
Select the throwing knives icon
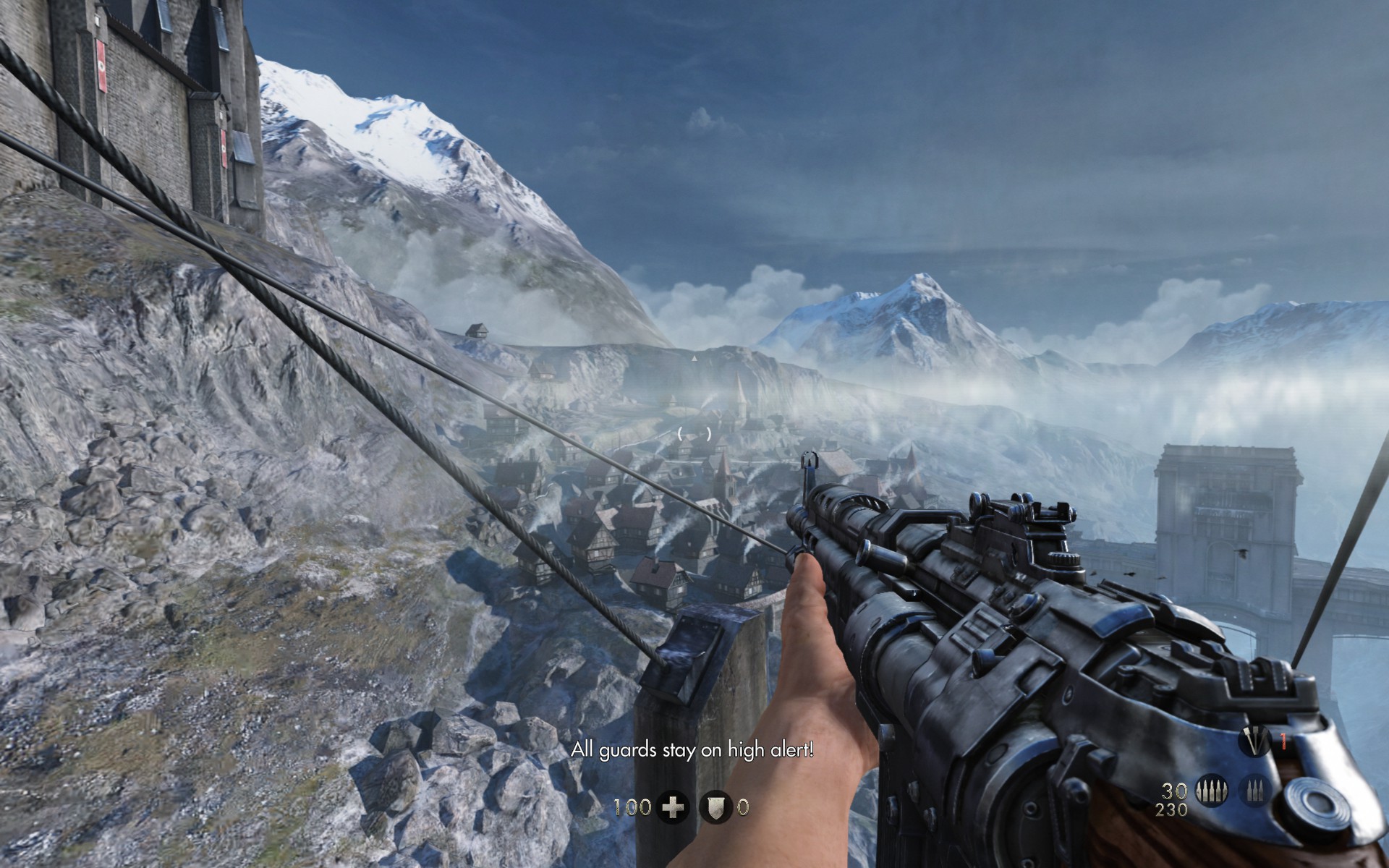[x=1255, y=742]
